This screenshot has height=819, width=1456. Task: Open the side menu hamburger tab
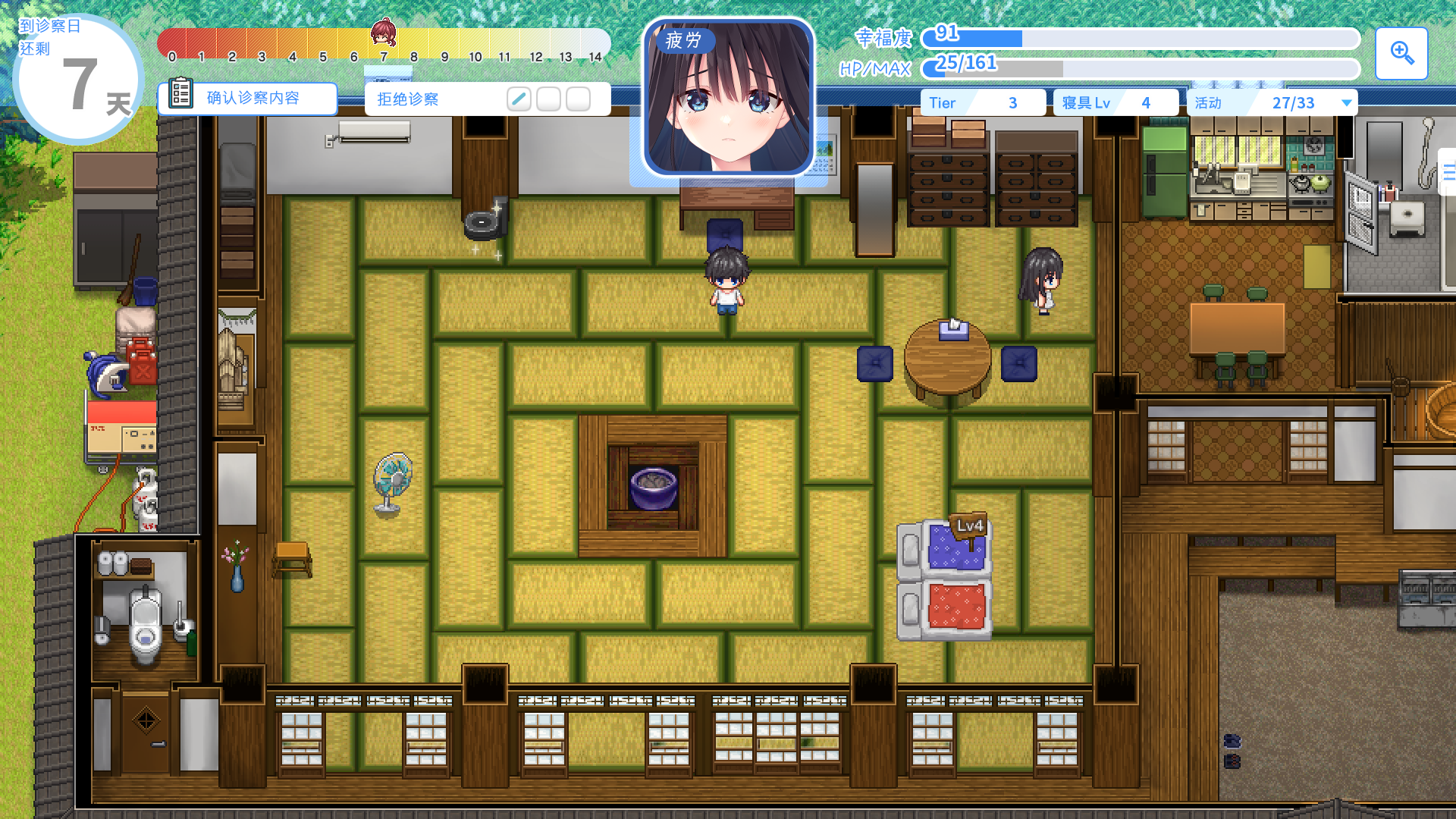click(x=1448, y=173)
